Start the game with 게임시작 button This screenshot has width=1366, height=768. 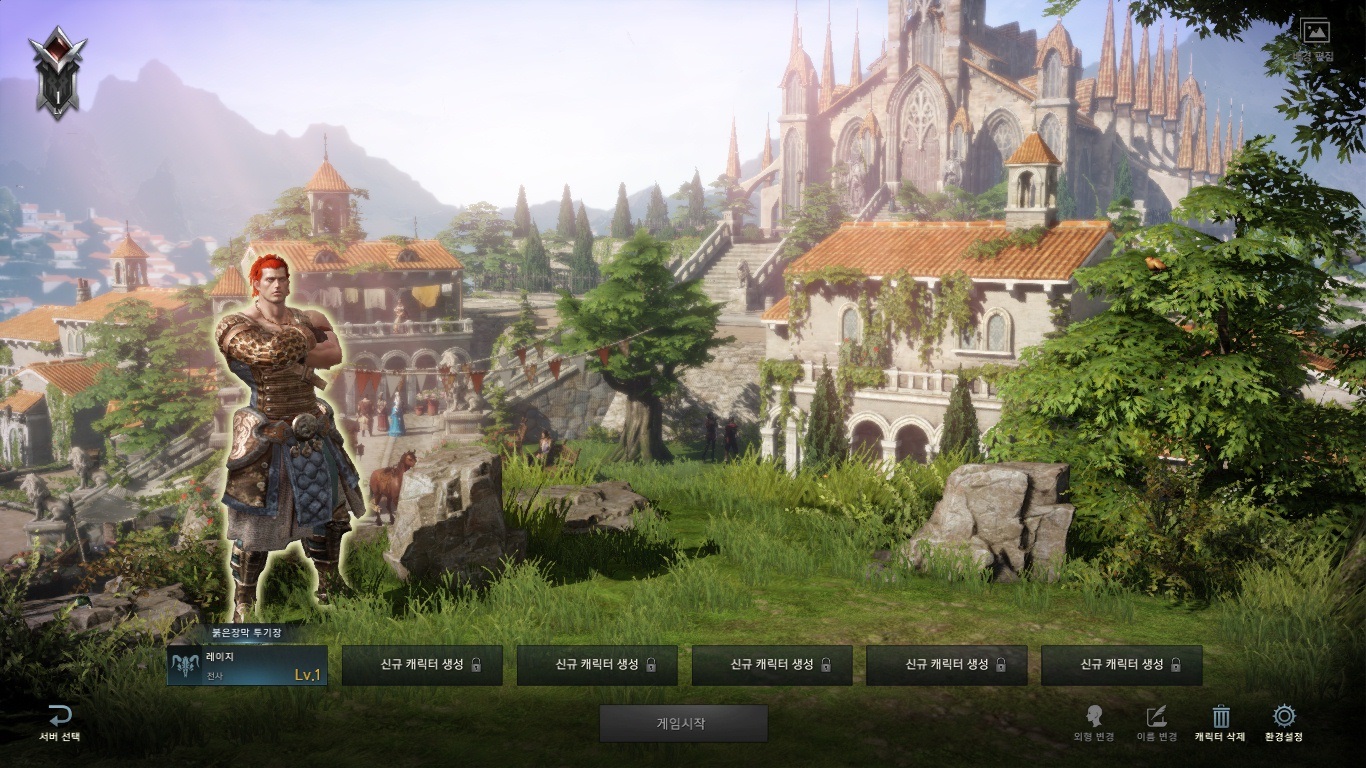(683, 723)
